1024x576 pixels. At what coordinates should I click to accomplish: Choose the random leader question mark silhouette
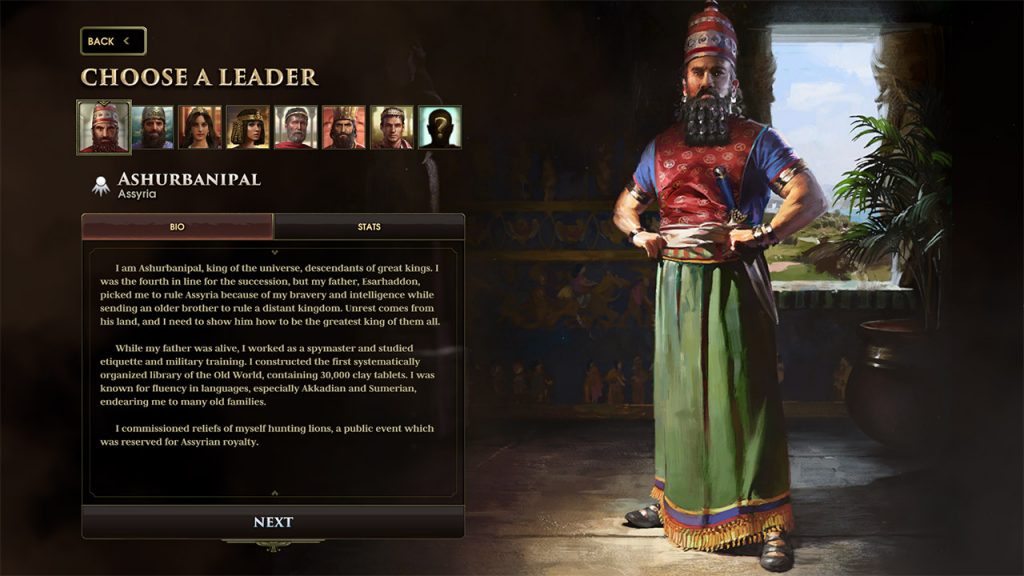coord(440,127)
